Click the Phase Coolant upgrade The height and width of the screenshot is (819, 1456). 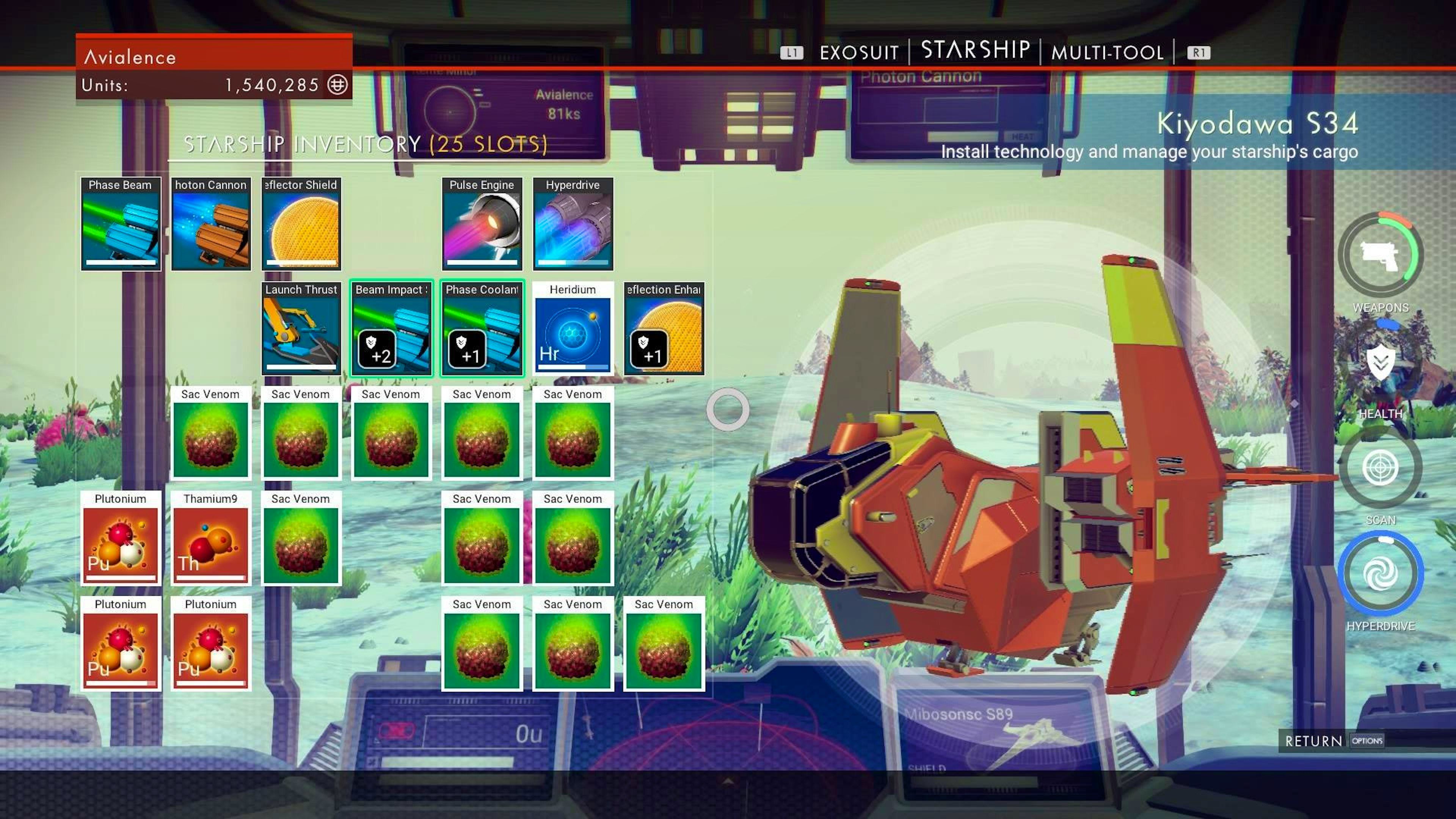482,329
